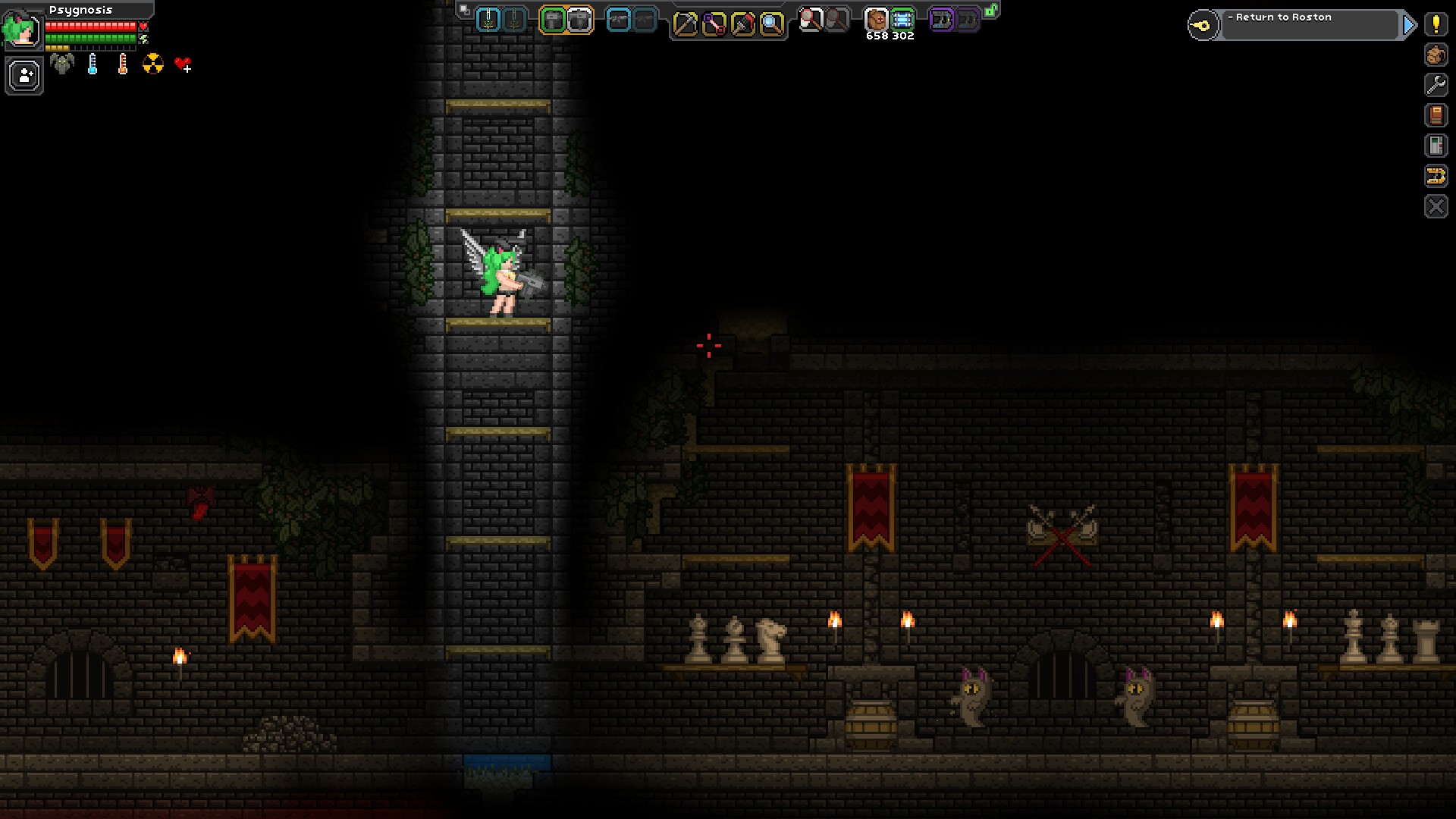Click the invite party member button

point(24,76)
